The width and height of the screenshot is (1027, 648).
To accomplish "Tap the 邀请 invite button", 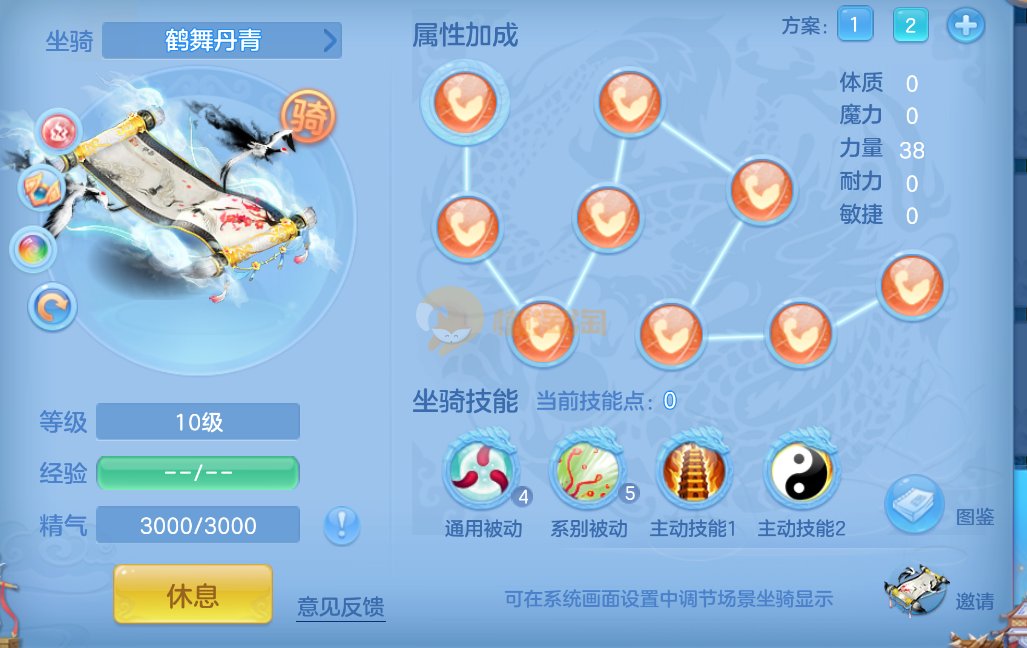I will click(x=916, y=591).
